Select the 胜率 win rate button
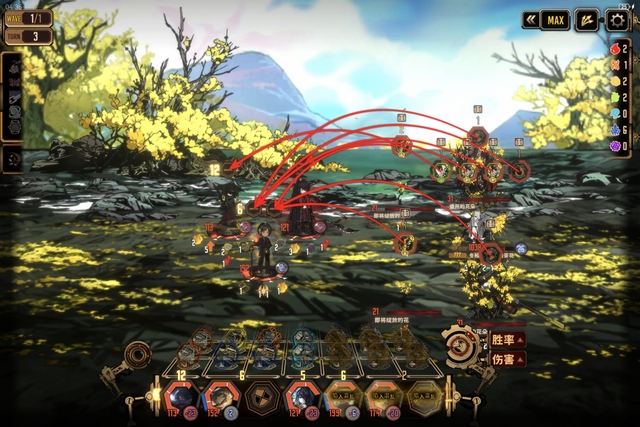The height and width of the screenshot is (427, 640). 507,339
